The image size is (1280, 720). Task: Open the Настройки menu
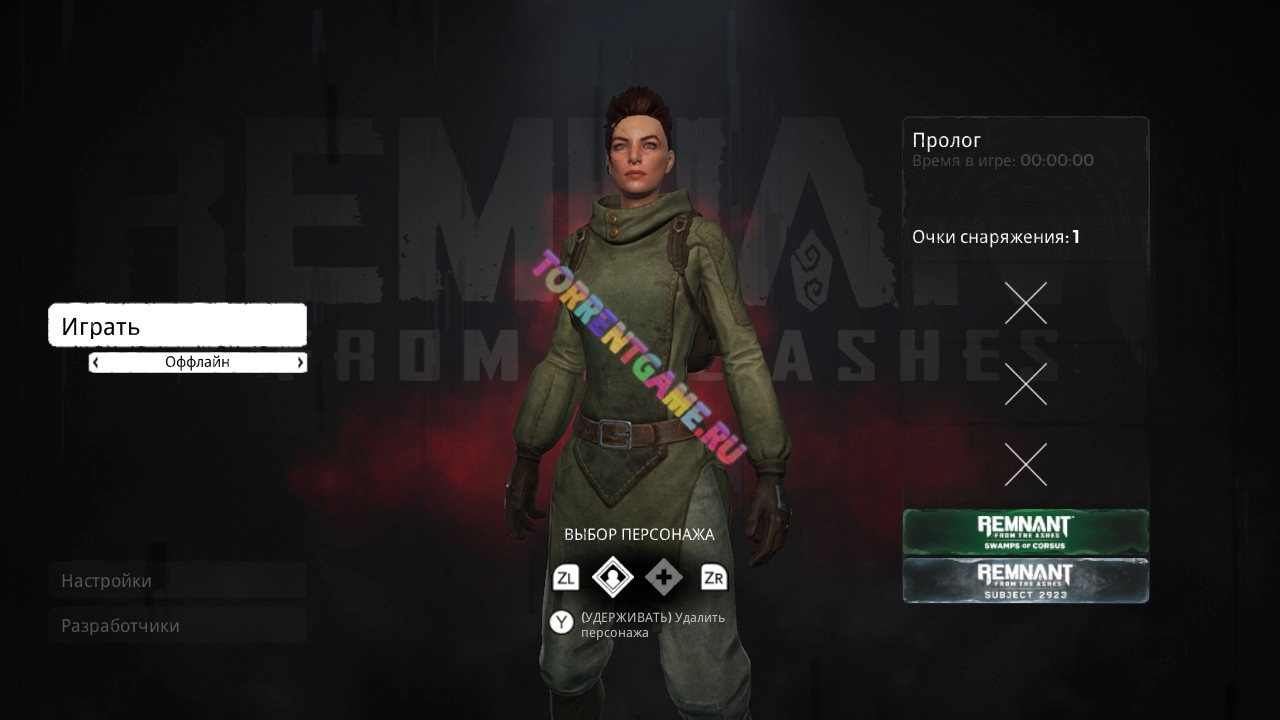point(177,581)
